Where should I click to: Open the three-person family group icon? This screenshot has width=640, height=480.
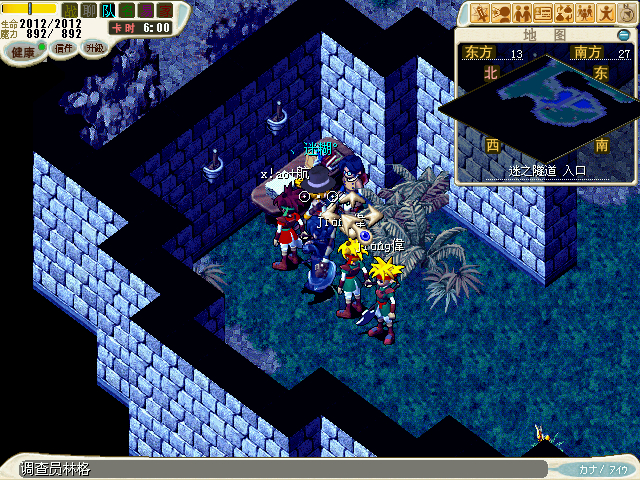click(585, 13)
